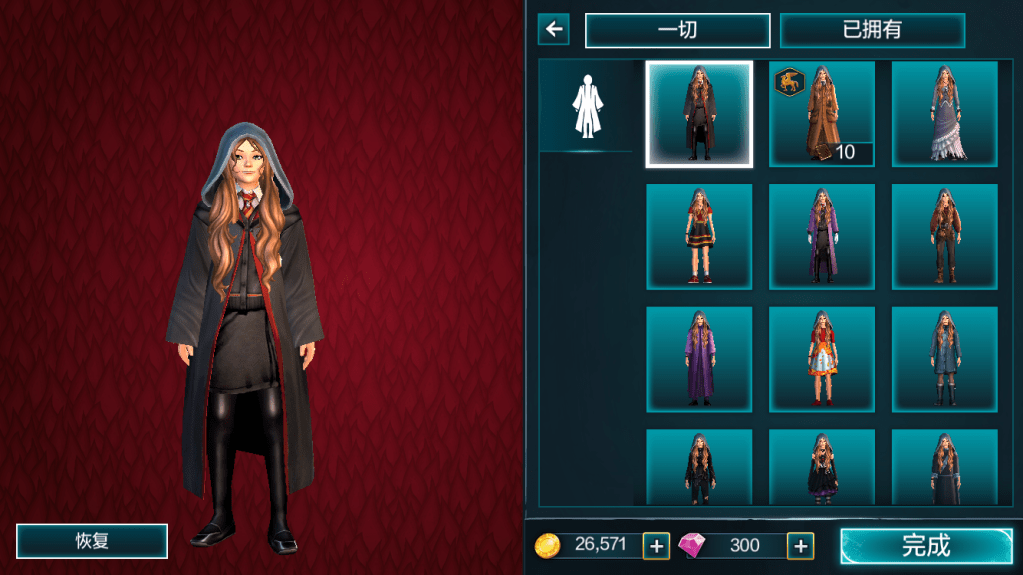Select the red and teal skirt outfit
Image resolution: width=1023 pixels, height=575 pixels.
point(698,236)
